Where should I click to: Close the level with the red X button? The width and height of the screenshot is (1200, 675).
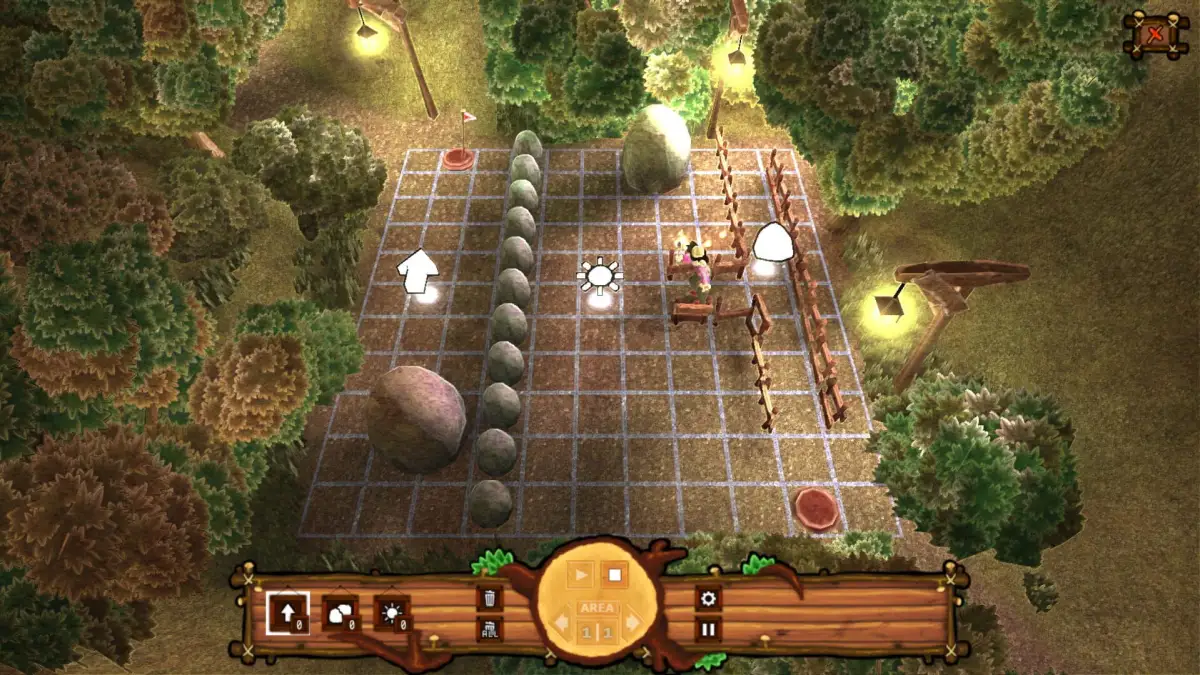click(1155, 35)
